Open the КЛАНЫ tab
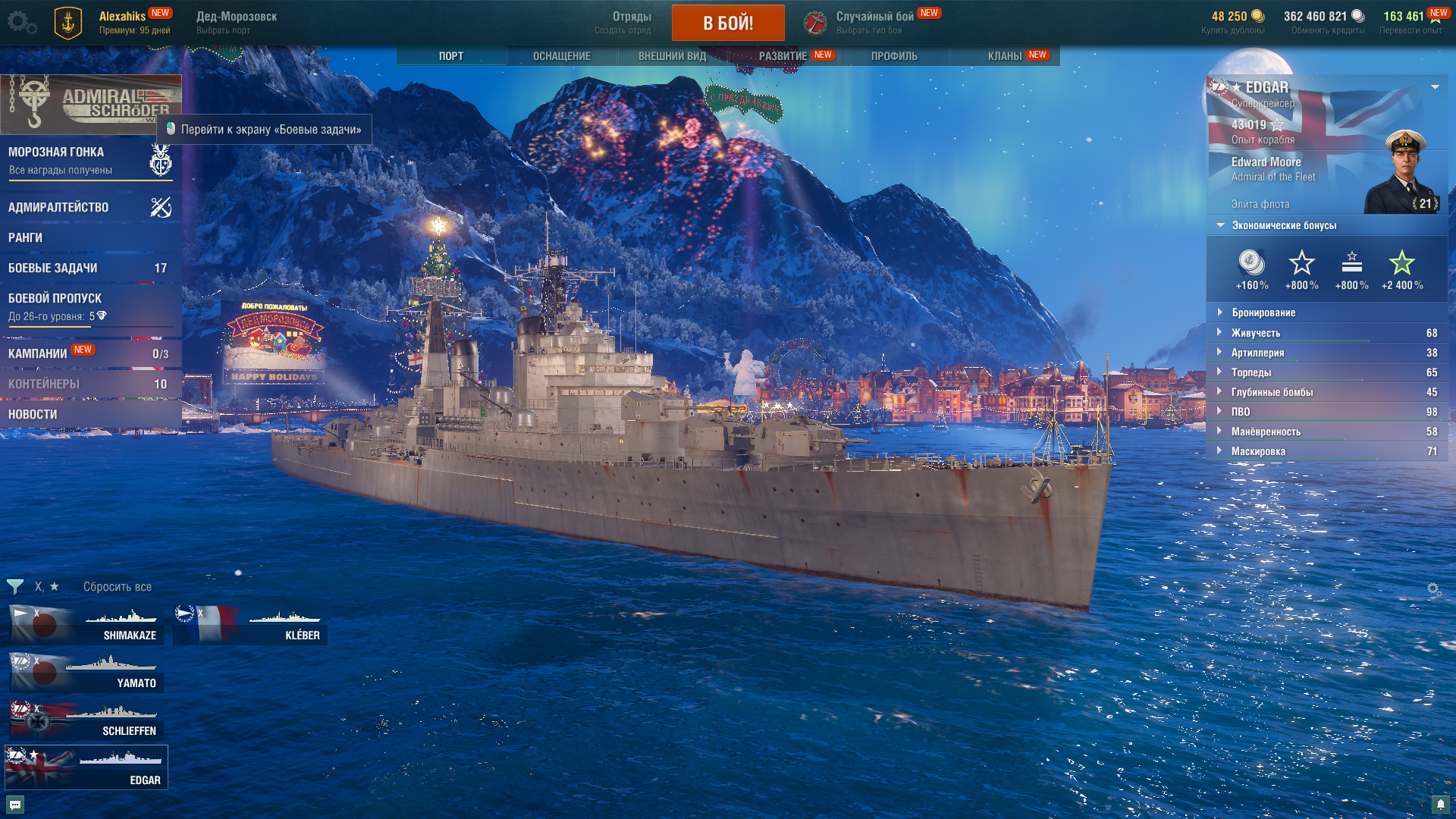This screenshot has height=819, width=1456. click(1004, 56)
